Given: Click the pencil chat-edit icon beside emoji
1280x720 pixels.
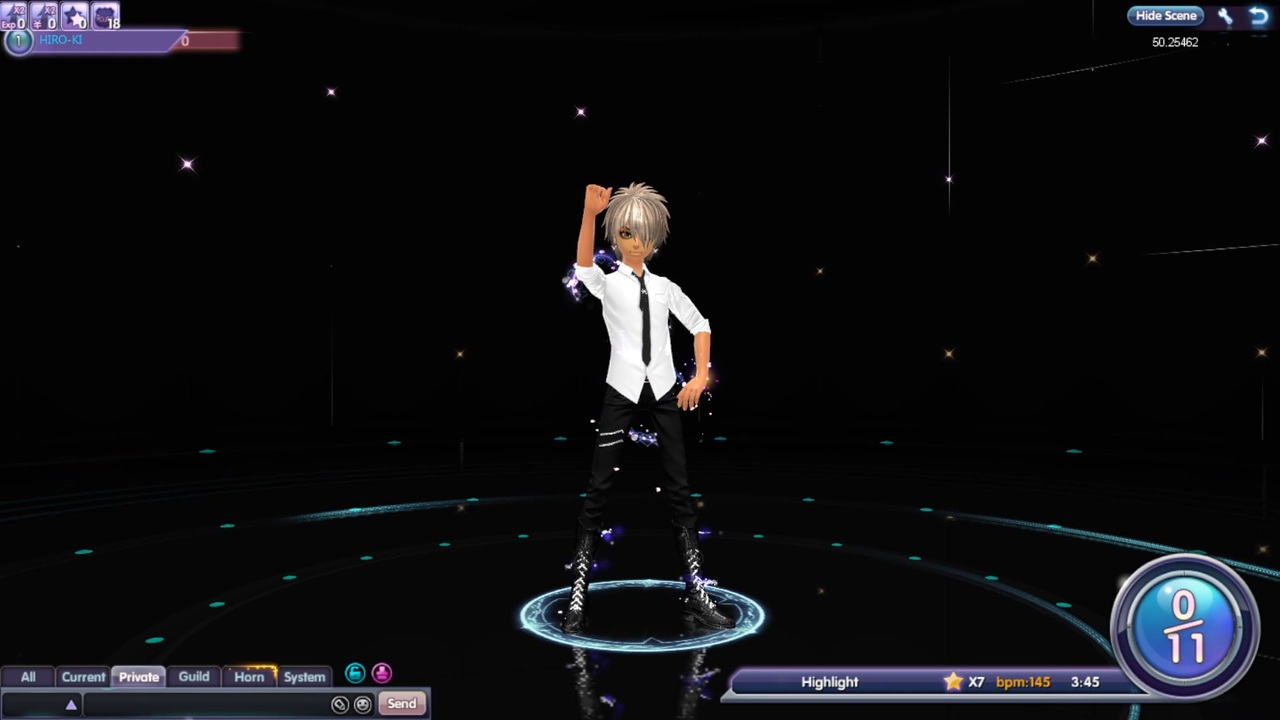Looking at the screenshot, I should pyautogui.click(x=340, y=704).
